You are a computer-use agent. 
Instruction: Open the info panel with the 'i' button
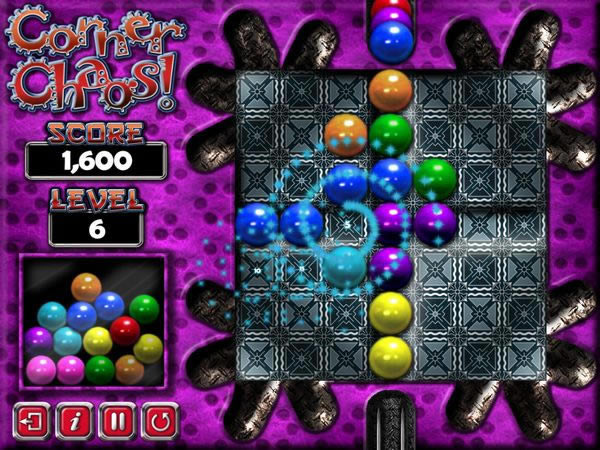(x=73, y=420)
